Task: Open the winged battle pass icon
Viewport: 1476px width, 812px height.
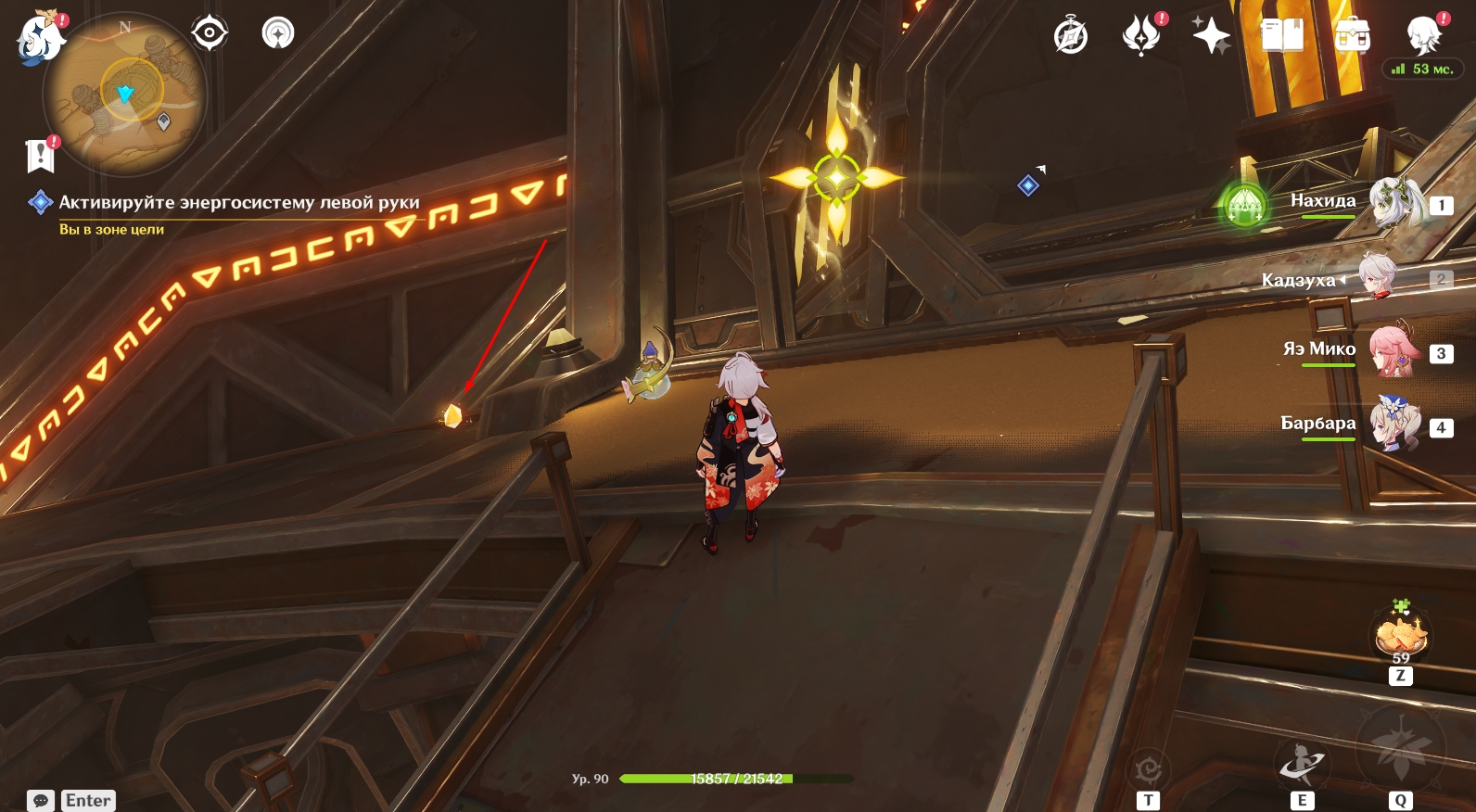Action: click(1141, 37)
